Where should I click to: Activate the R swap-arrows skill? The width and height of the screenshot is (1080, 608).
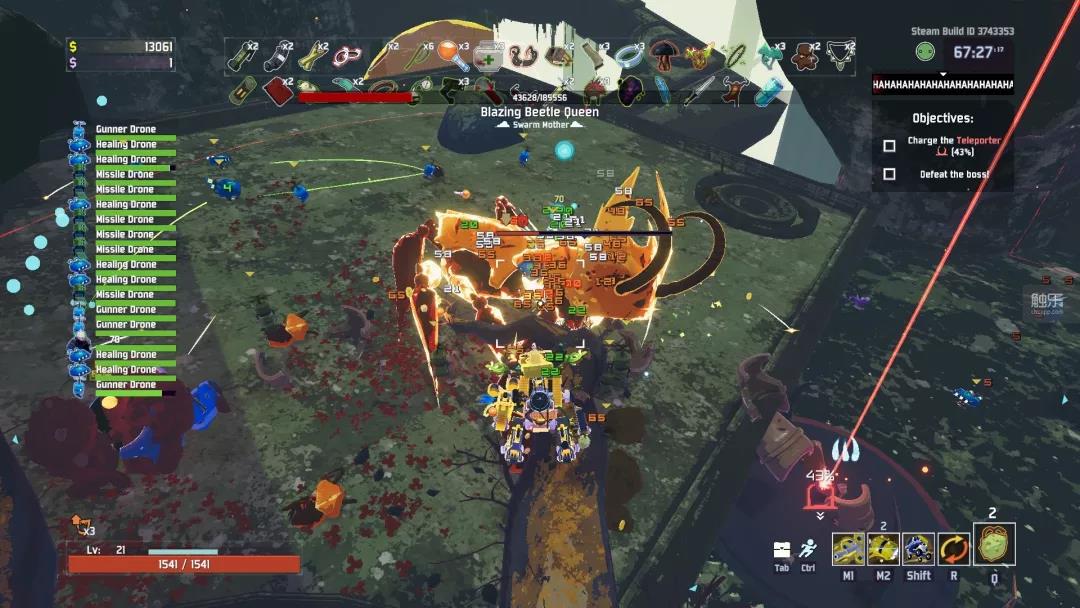pos(953,549)
